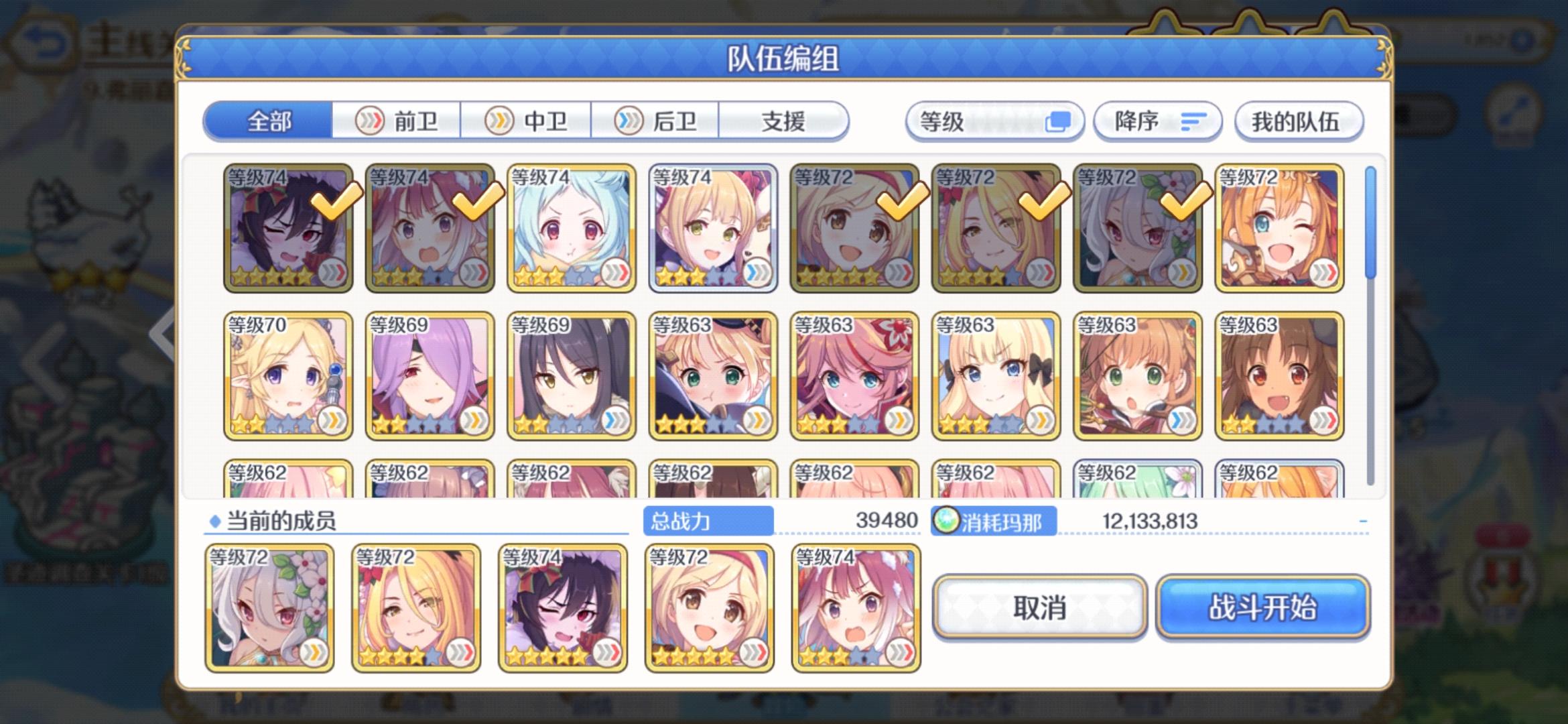Viewport: 1568px width, 724px height.
Task: Open 我的队伍 team presets
Action: (1298, 121)
